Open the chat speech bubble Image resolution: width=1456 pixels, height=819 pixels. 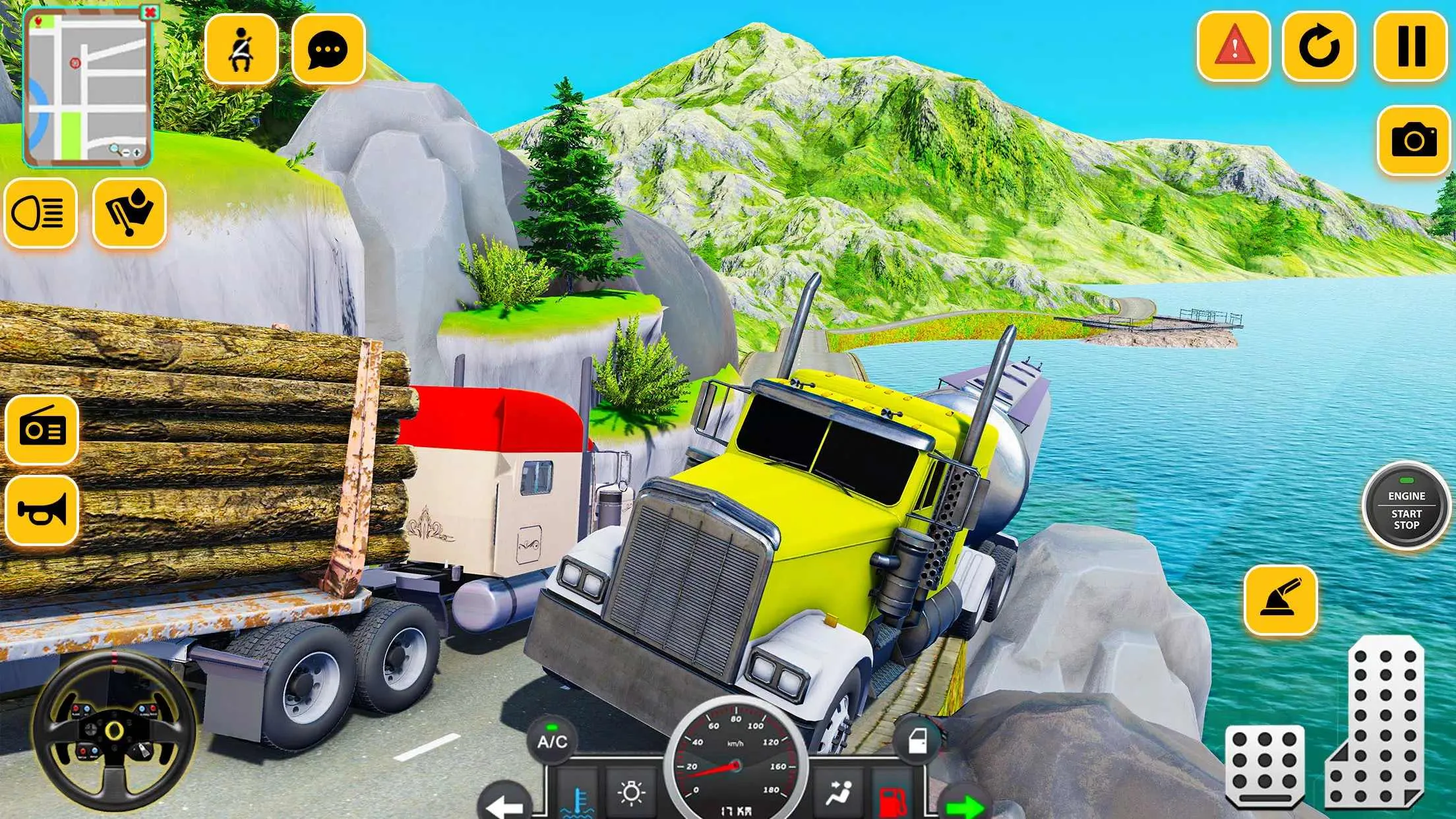click(x=328, y=50)
